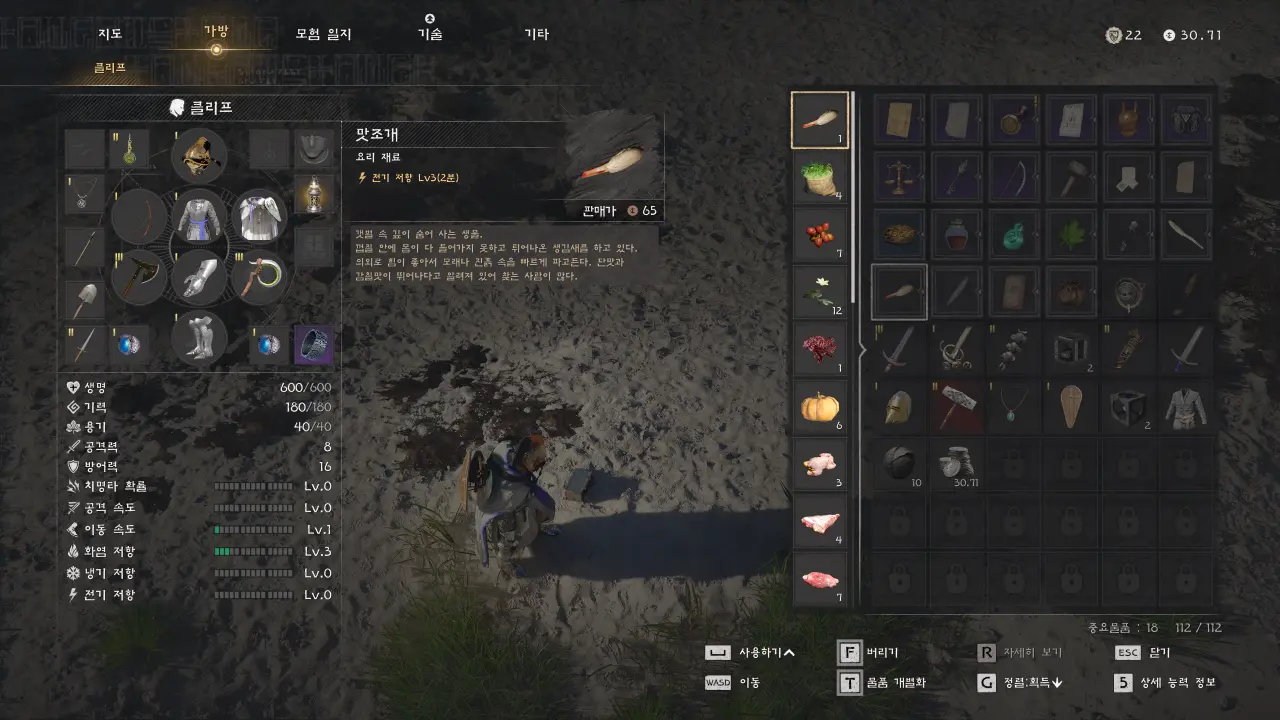
Task: Open the 지도 map tab
Action: click(110, 34)
